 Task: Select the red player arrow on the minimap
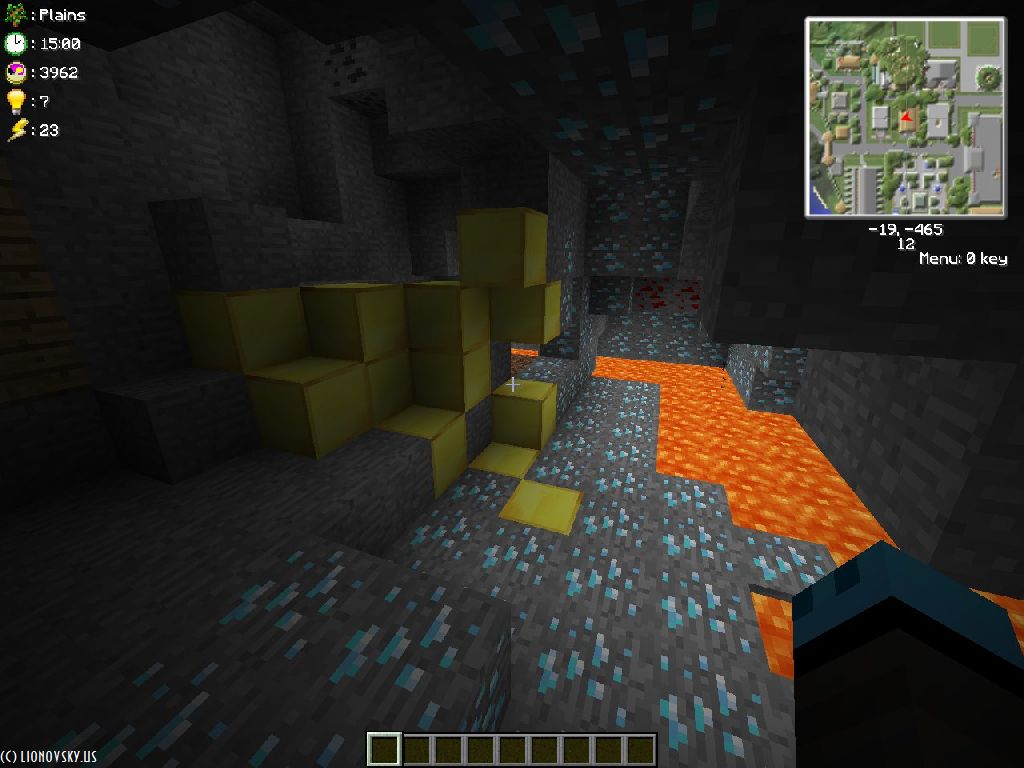(x=906, y=120)
